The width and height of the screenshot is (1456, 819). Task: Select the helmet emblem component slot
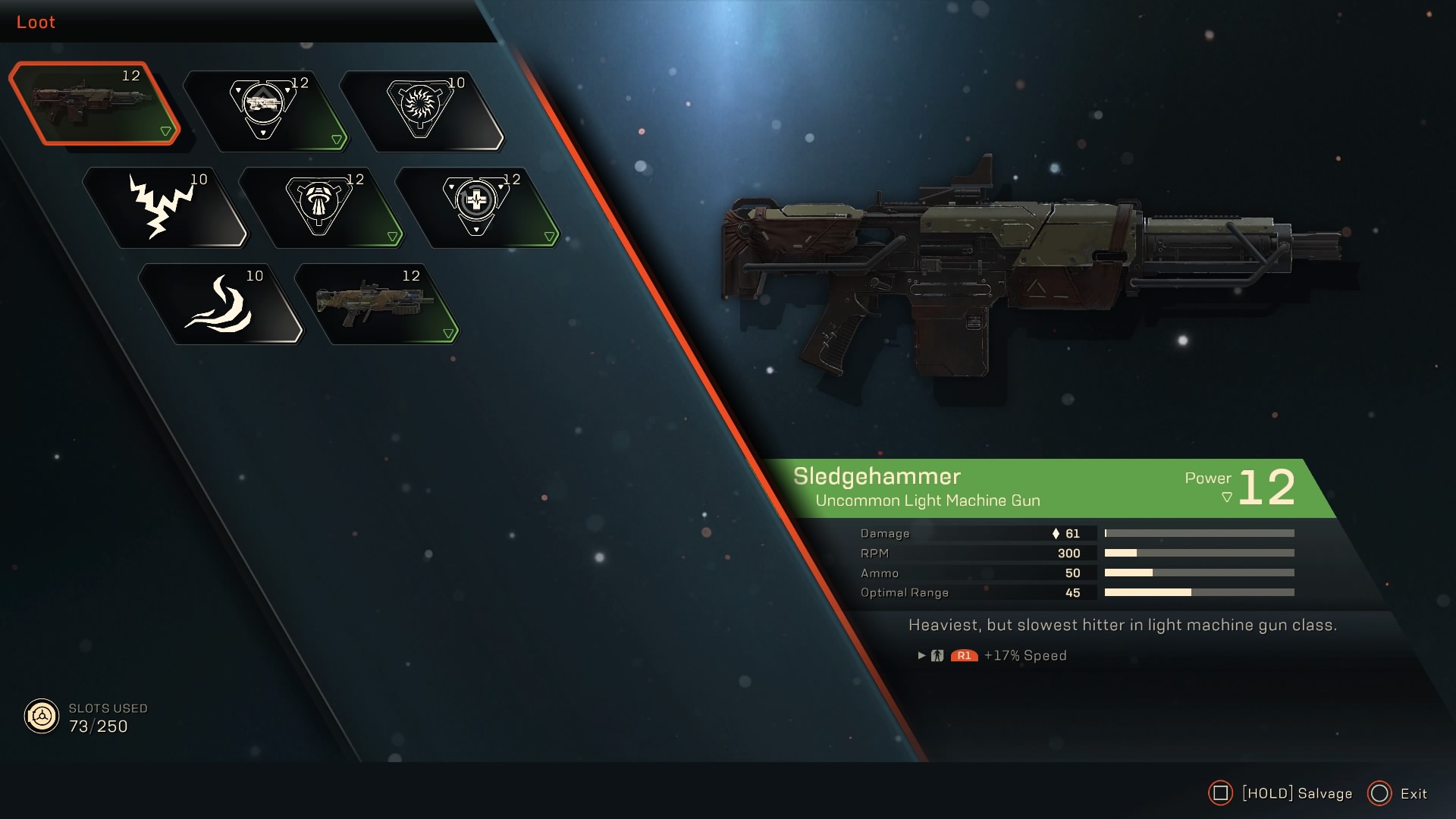(320, 206)
